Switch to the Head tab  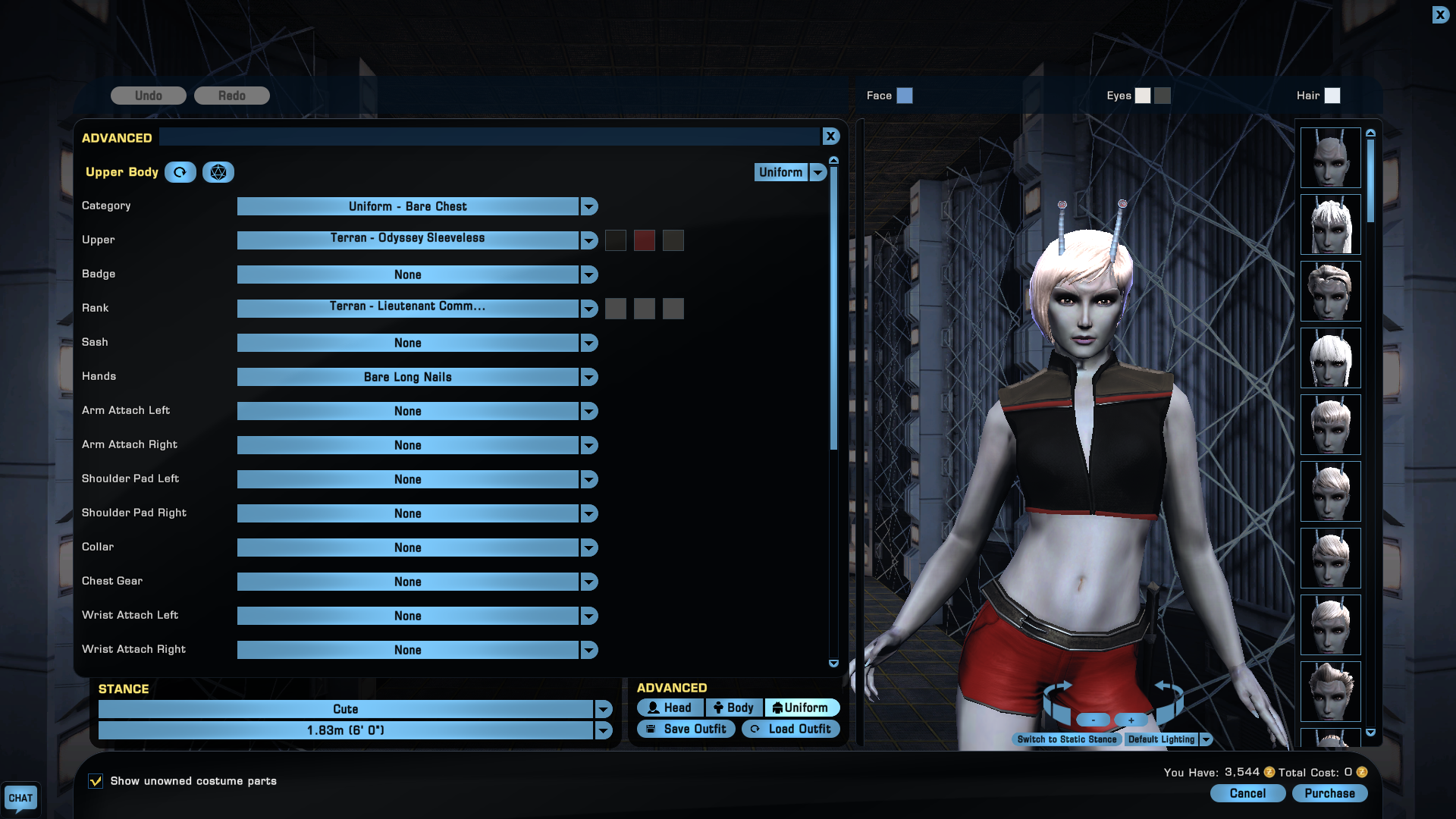(x=670, y=708)
